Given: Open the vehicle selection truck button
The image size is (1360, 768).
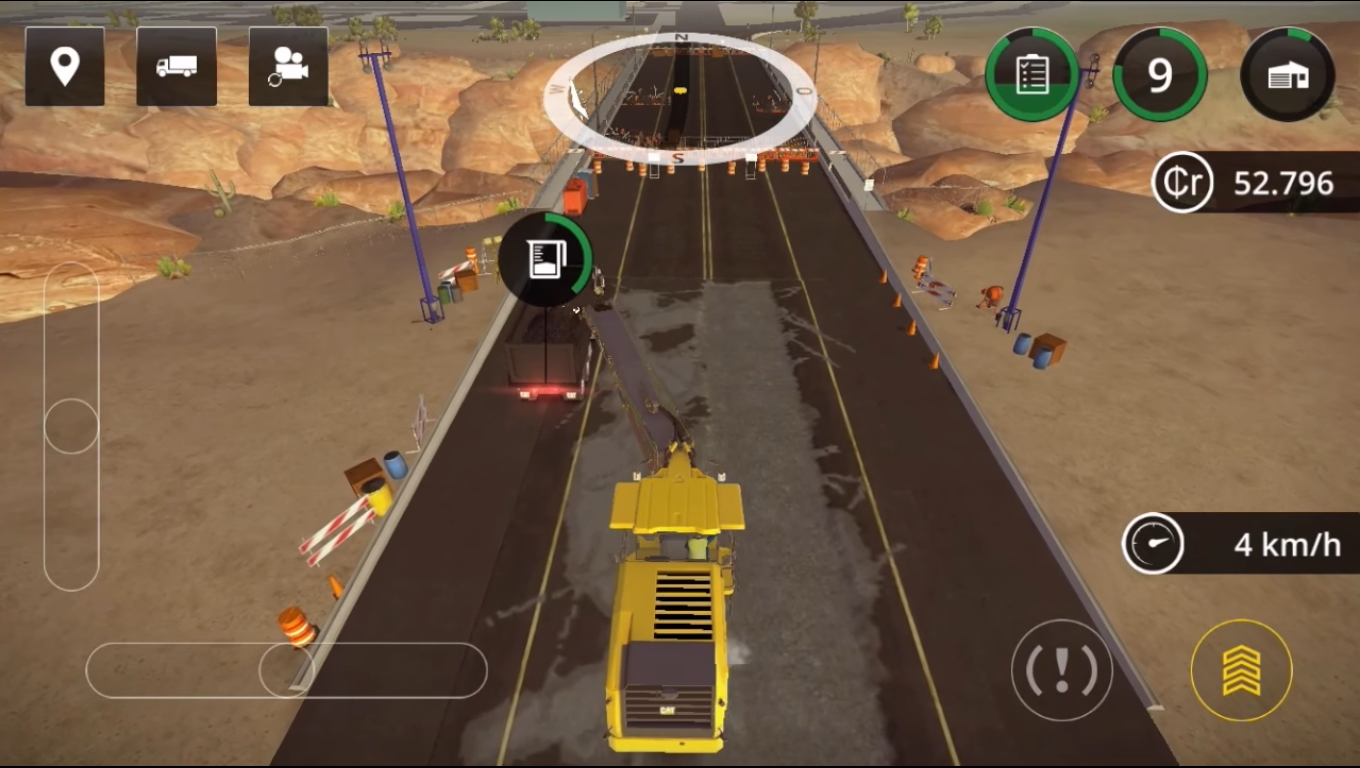Looking at the screenshot, I should tap(176, 66).
